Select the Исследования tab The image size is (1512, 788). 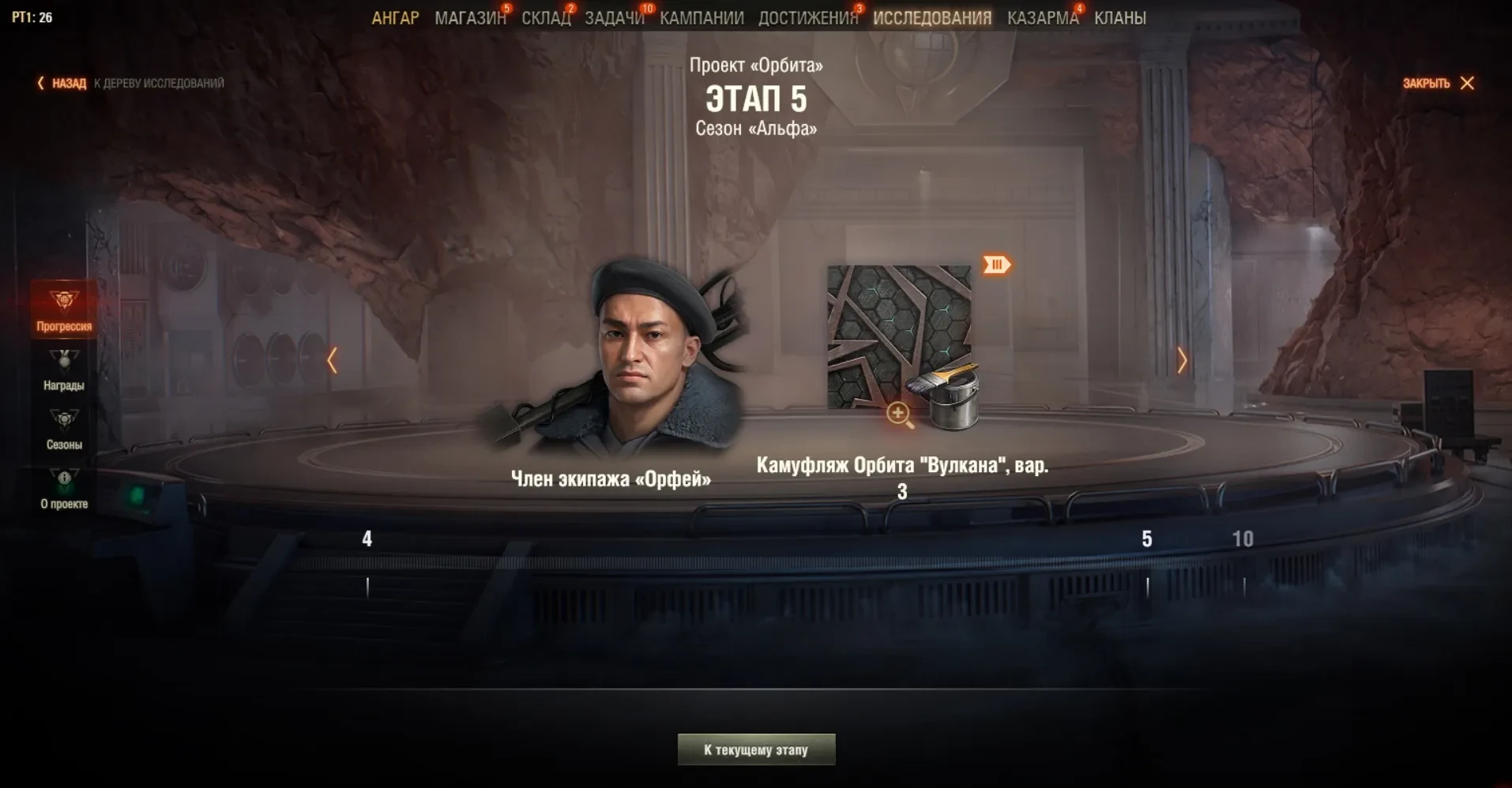(x=932, y=18)
